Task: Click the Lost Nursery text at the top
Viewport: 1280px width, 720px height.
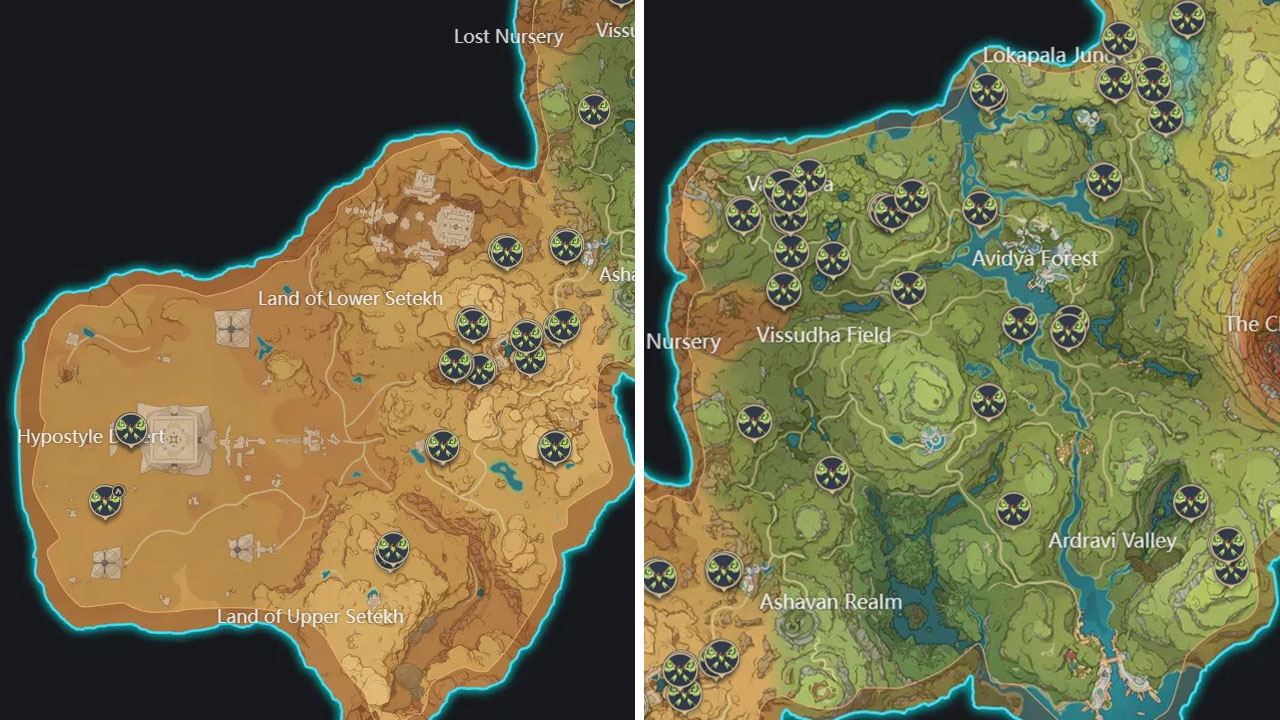Action: click(x=506, y=37)
